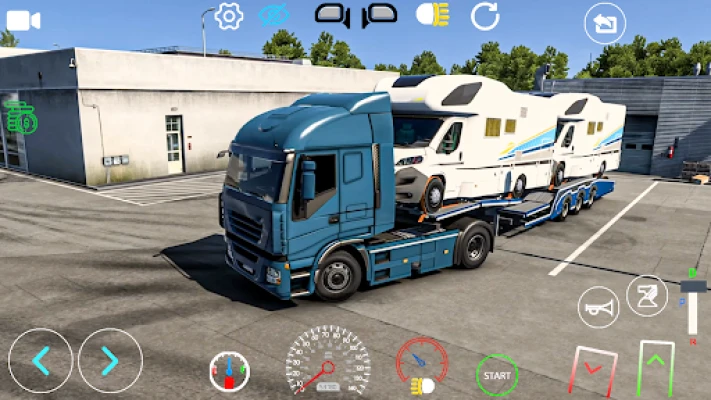The image size is (711, 400).
Task: Toggle the crossed-out eye HUD visibility icon
Action: pyautogui.click(x=273, y=16)
